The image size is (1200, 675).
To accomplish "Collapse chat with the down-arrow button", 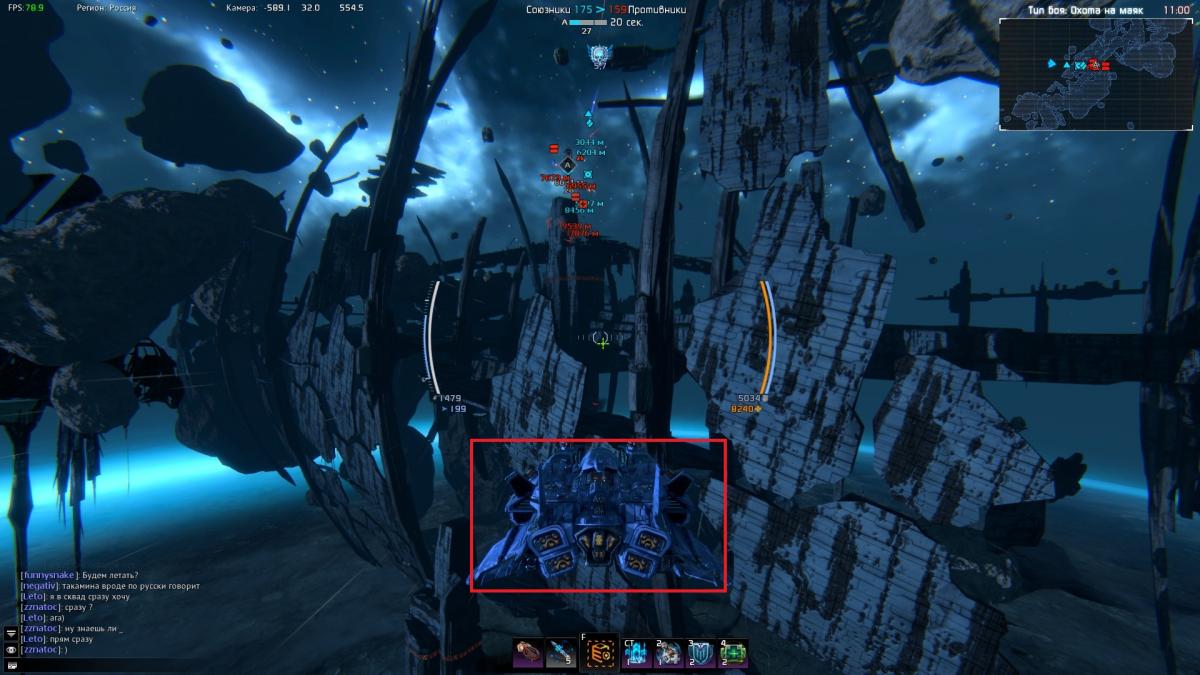I will pos(11,633).
